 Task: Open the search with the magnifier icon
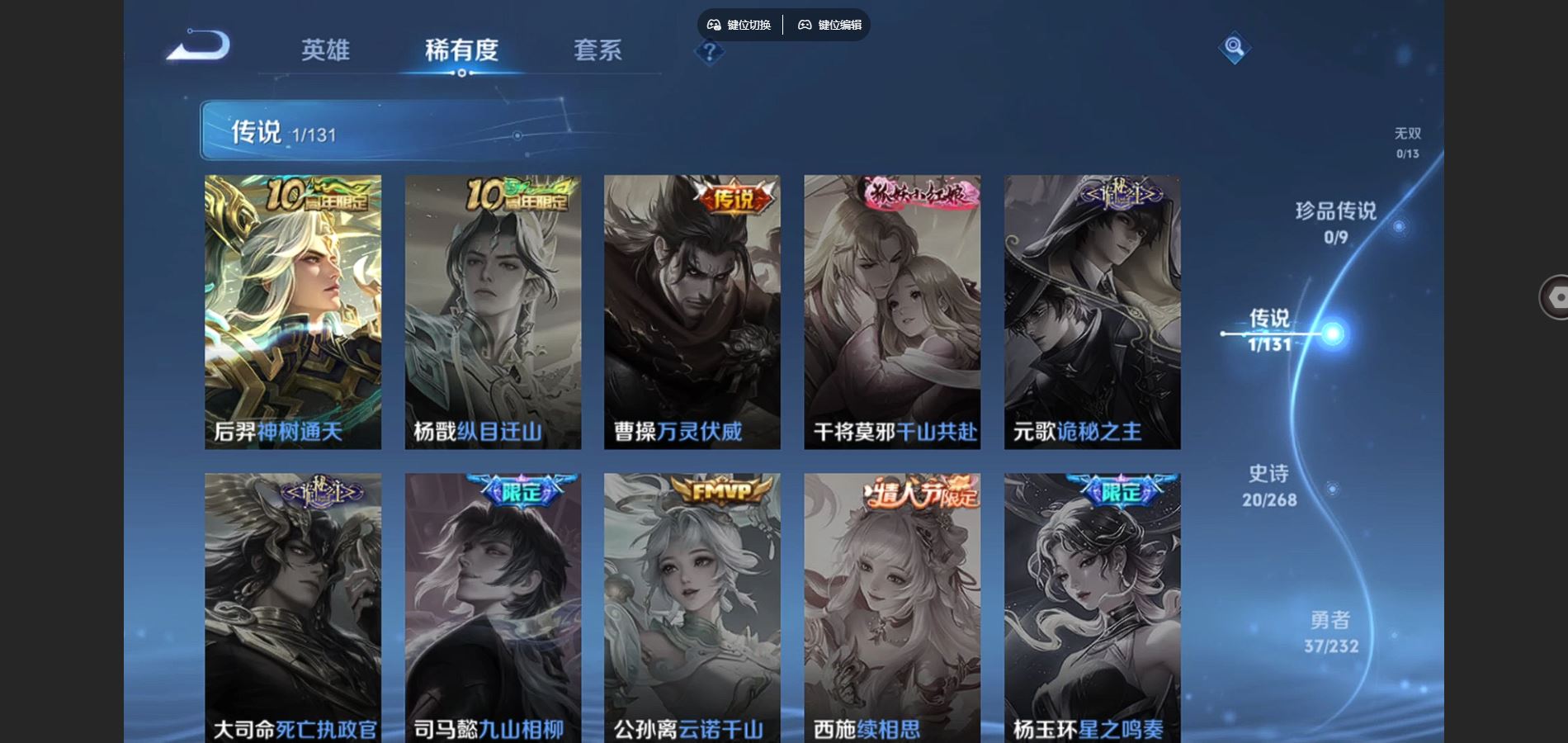coord(1234,47)
